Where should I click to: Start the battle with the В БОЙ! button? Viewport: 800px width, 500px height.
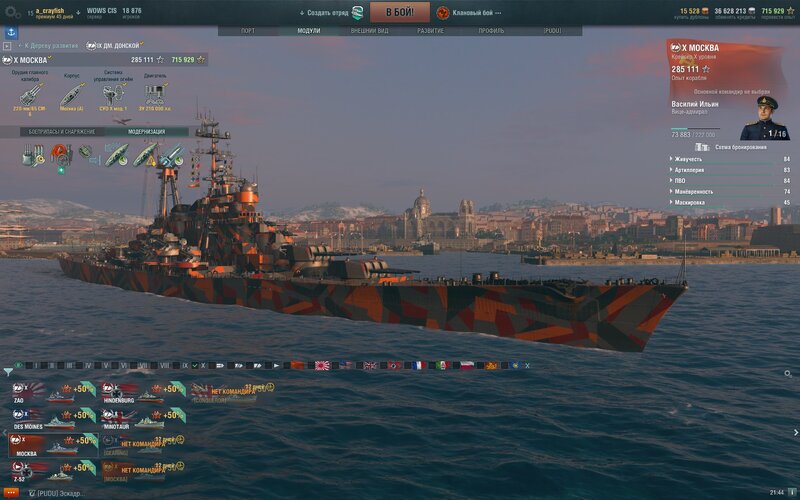coord(400,12)
